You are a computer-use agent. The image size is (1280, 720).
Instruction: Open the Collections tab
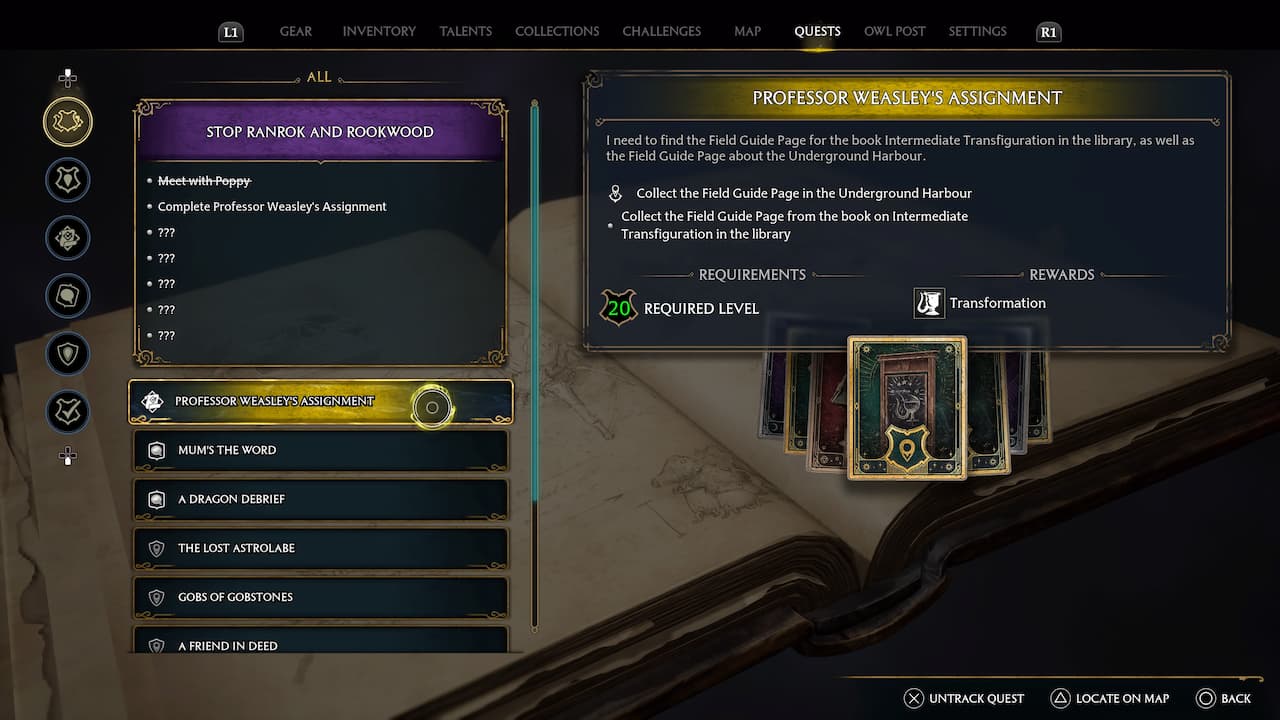557,31
